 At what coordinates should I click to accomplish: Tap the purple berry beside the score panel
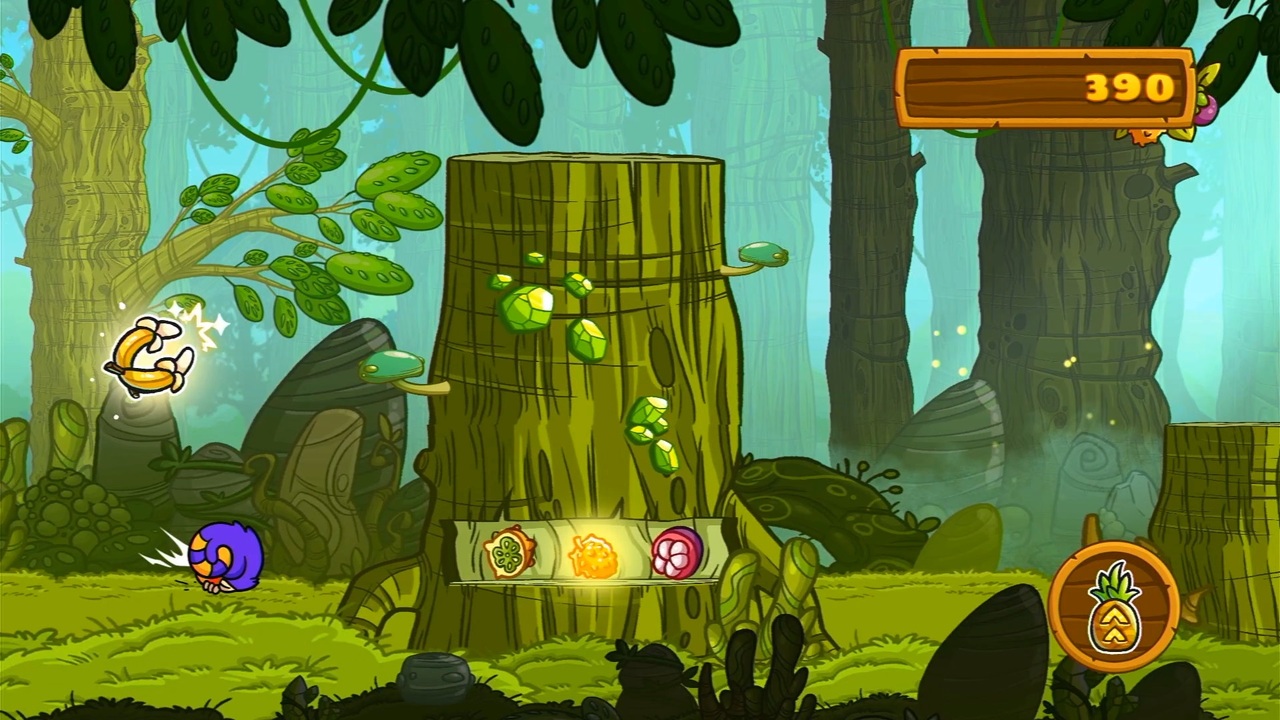(x=1204, y=113)
